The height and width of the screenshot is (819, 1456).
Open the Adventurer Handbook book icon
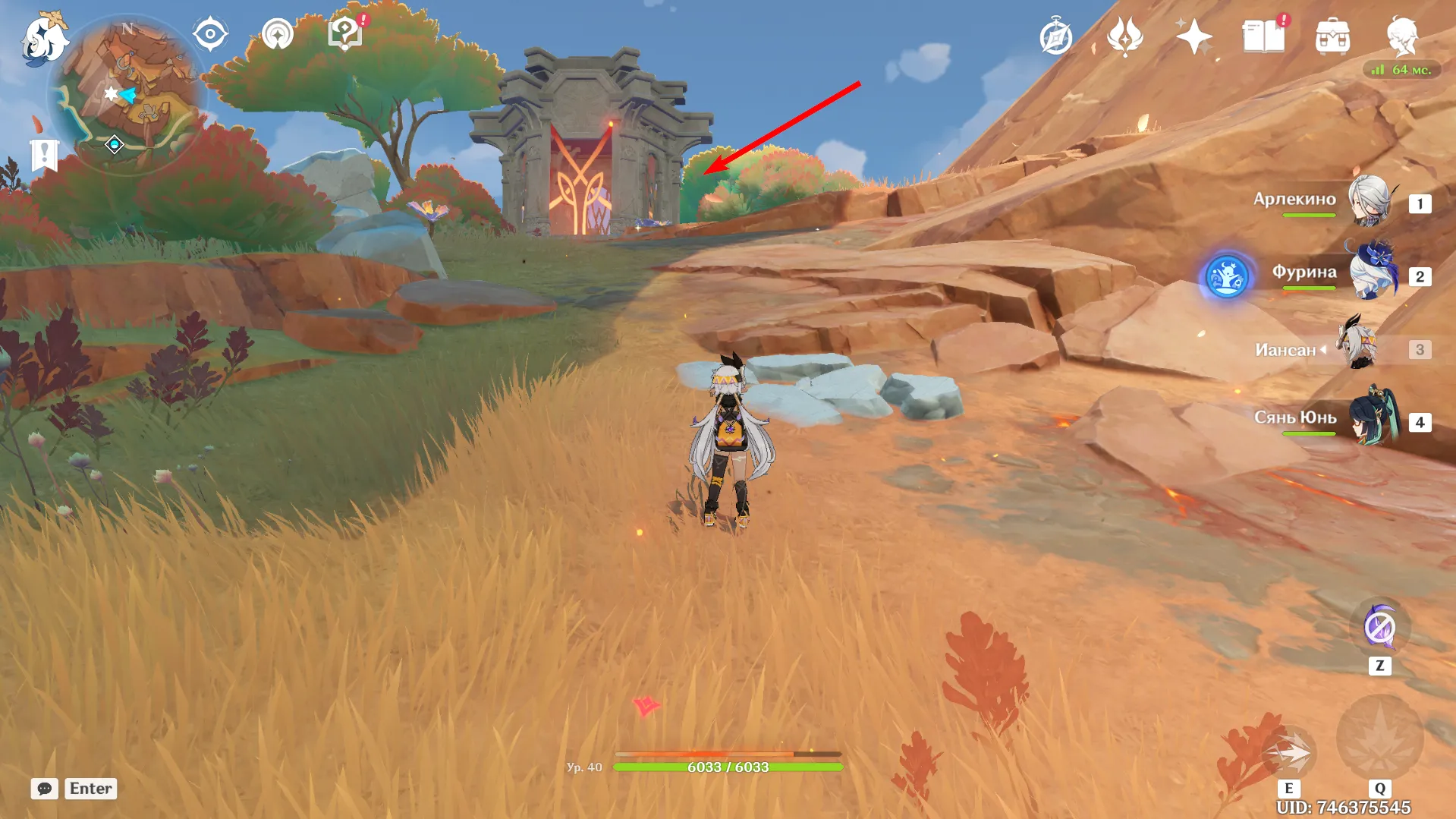1263,37
